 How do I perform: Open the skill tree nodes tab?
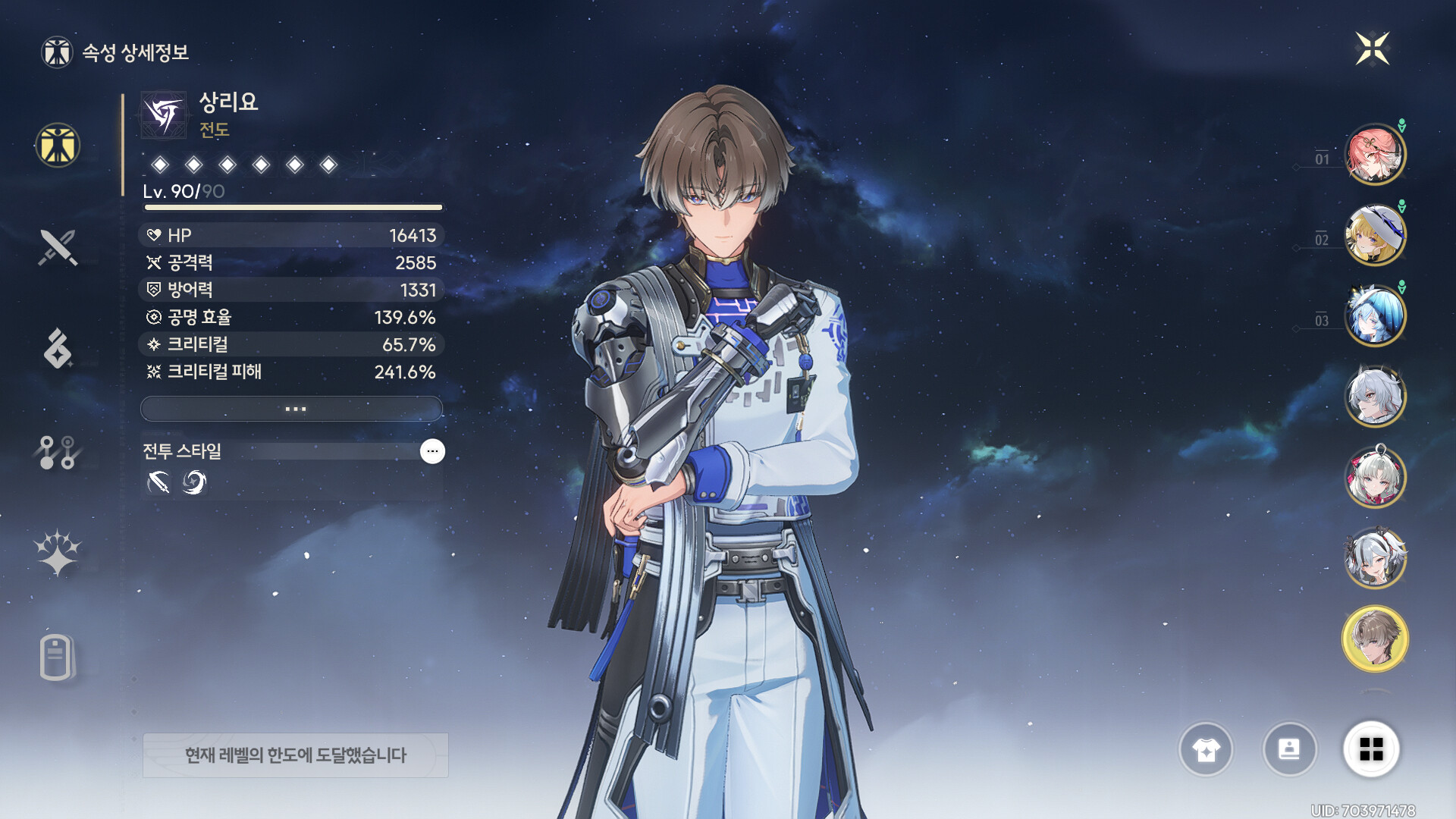(58, 452)
